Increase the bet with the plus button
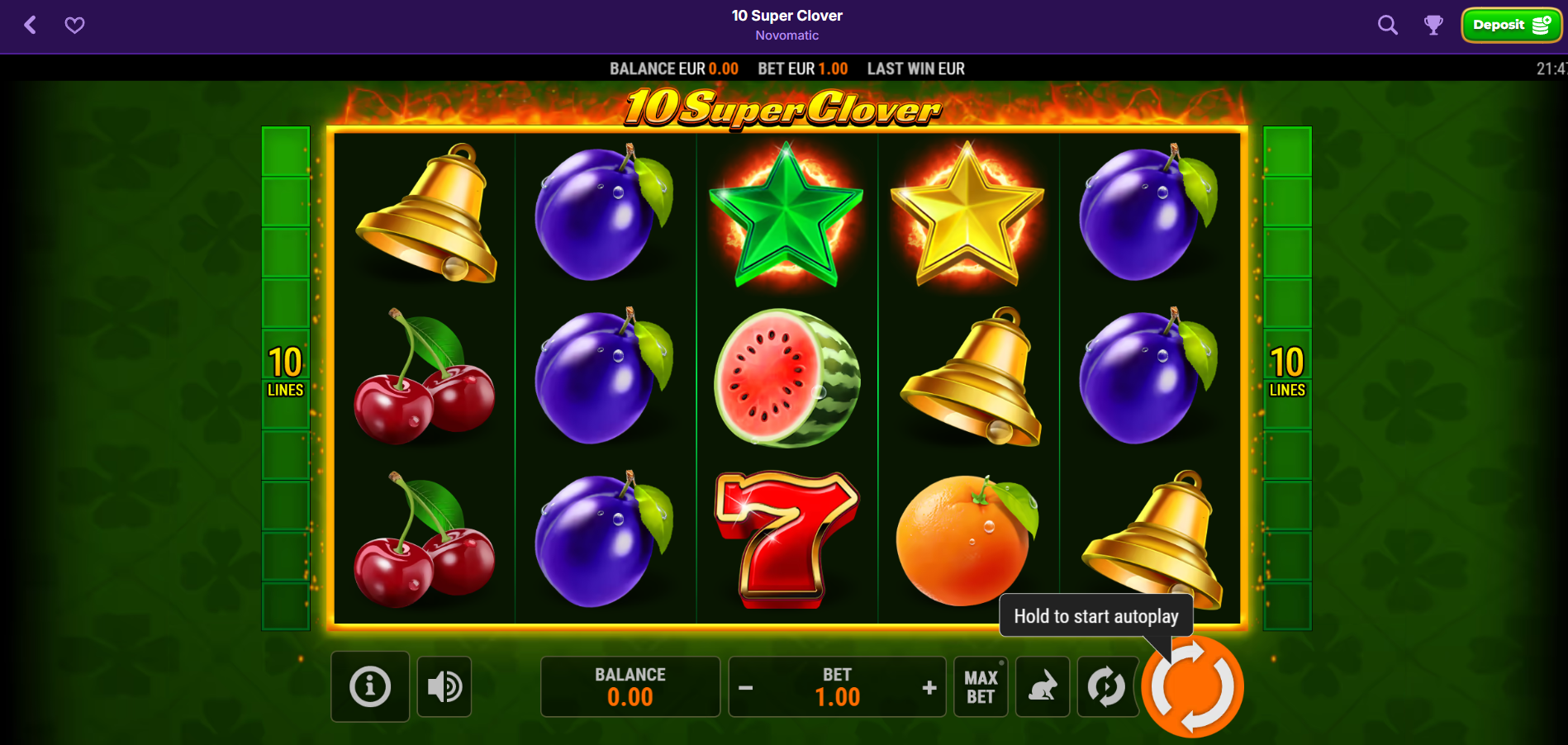This screenshot has width=1568, height=745. (x=929, y=687)
